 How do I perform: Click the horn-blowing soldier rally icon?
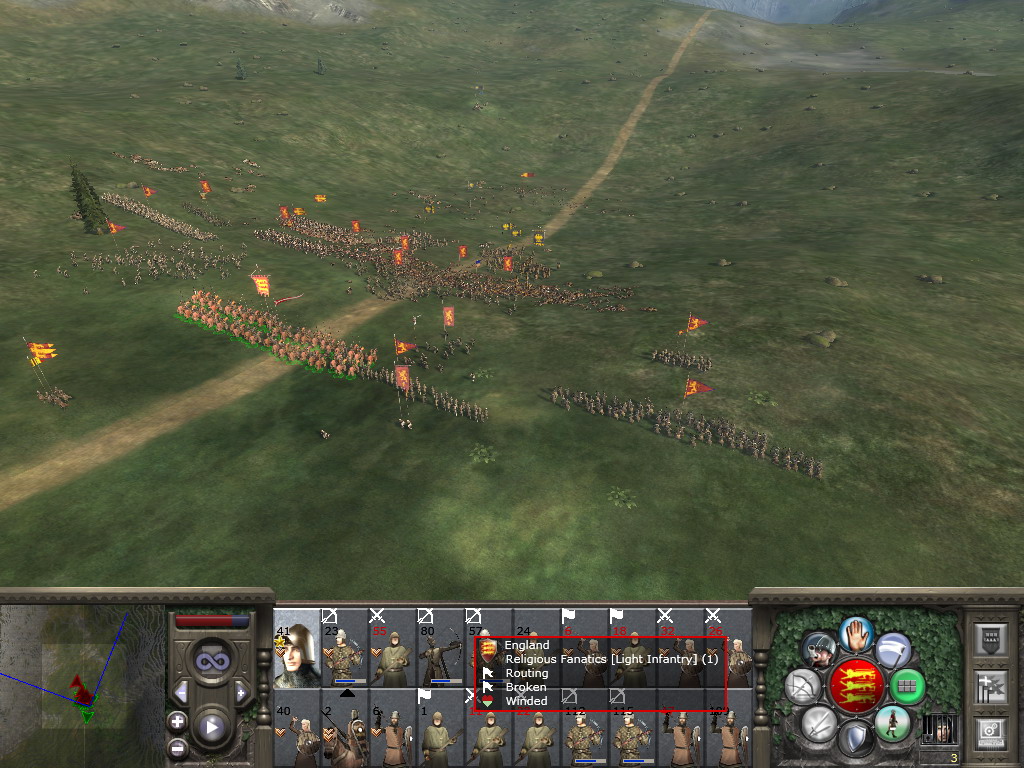pyautogui.click(x=820, y=651)
